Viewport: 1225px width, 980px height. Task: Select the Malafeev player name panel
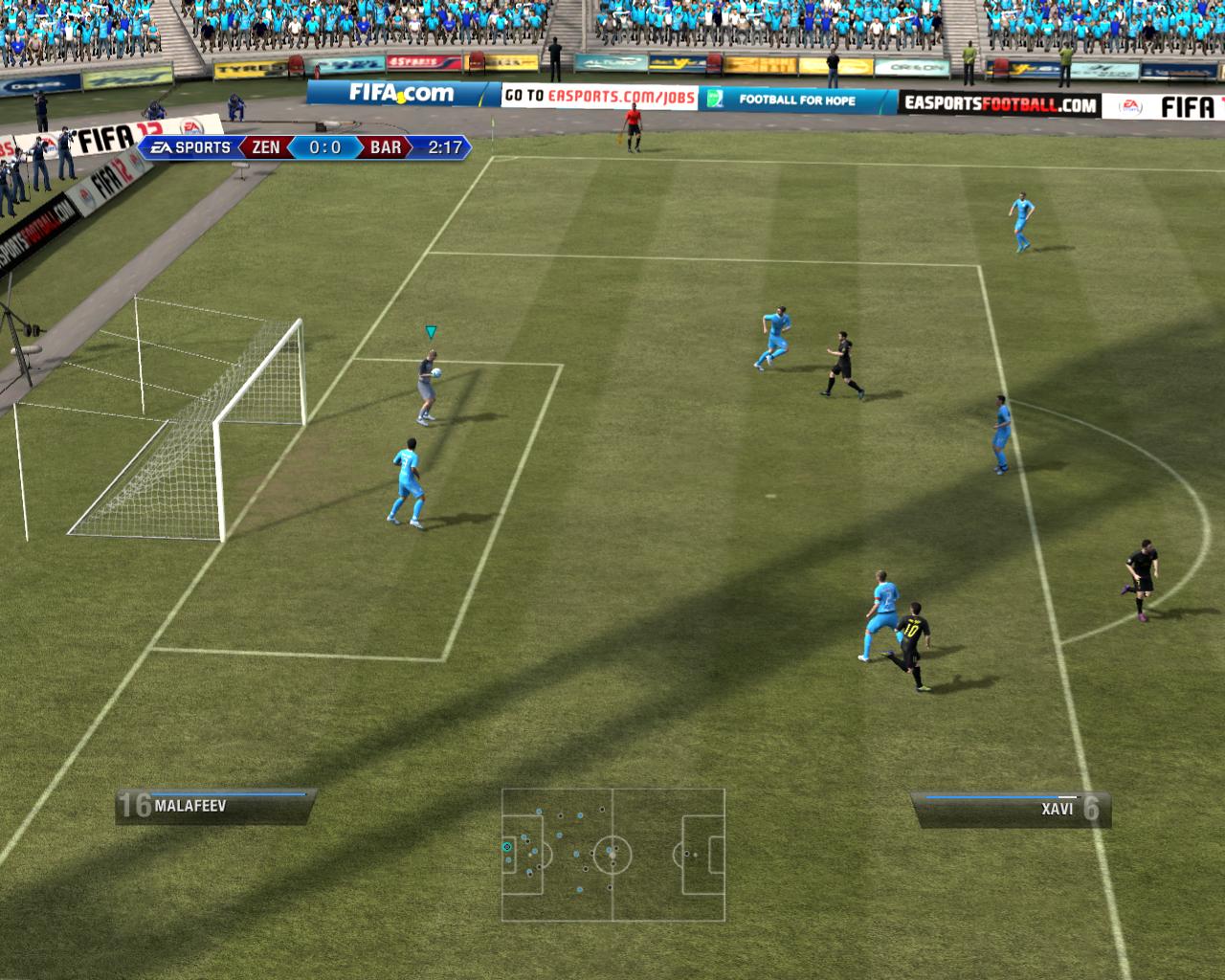pyautogui.click(x=215, y=806)
